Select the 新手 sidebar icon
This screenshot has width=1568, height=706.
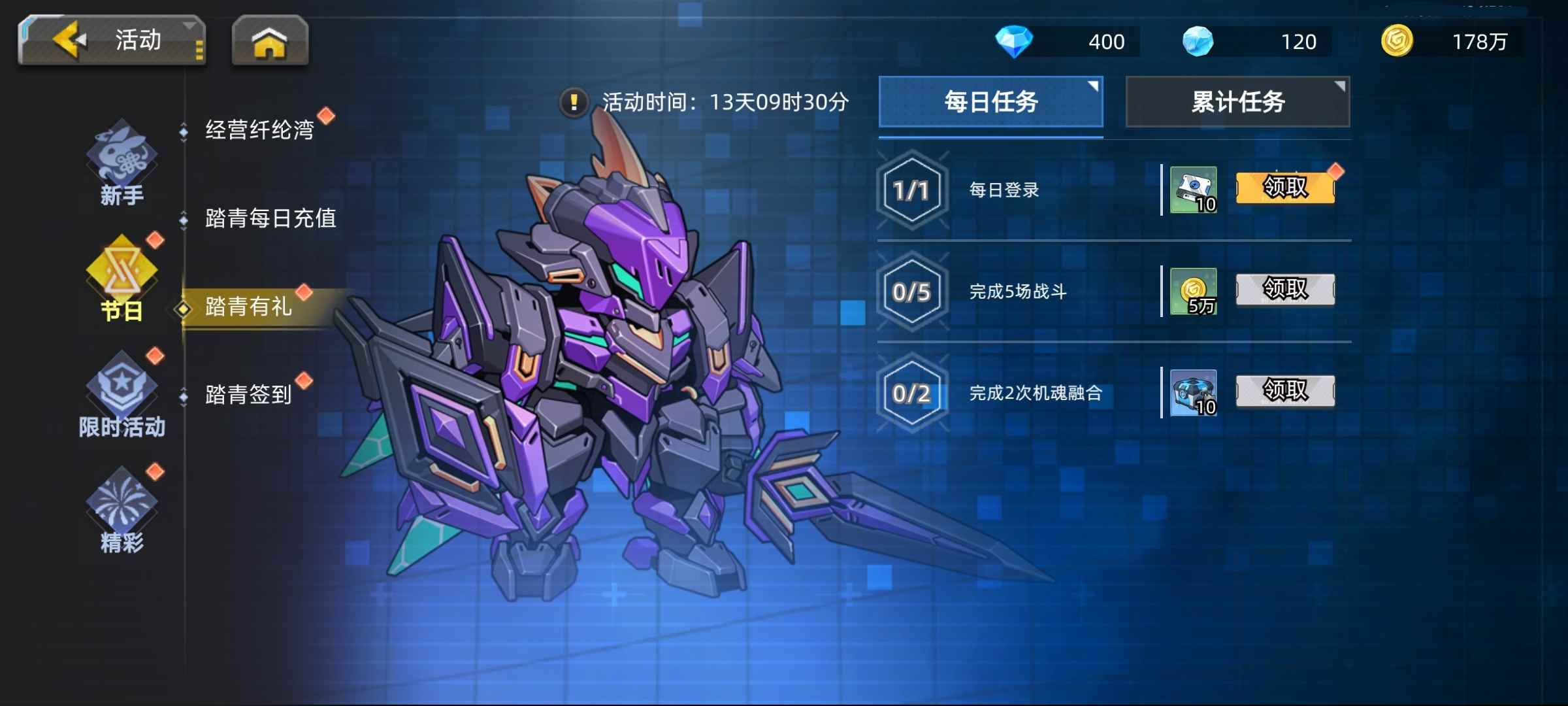(x=121, y=154)
